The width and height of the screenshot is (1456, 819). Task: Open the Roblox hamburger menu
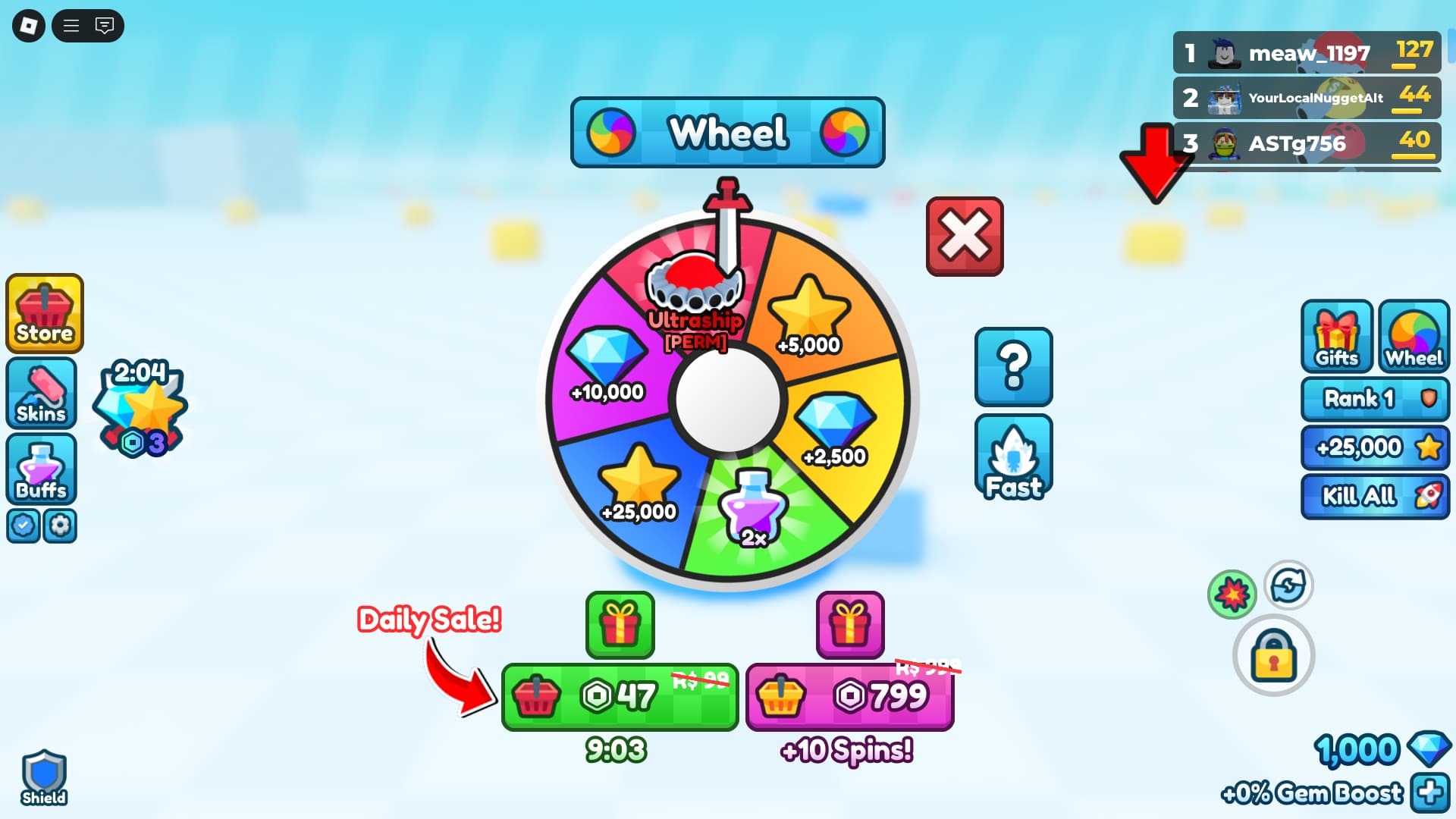[72, 25]
